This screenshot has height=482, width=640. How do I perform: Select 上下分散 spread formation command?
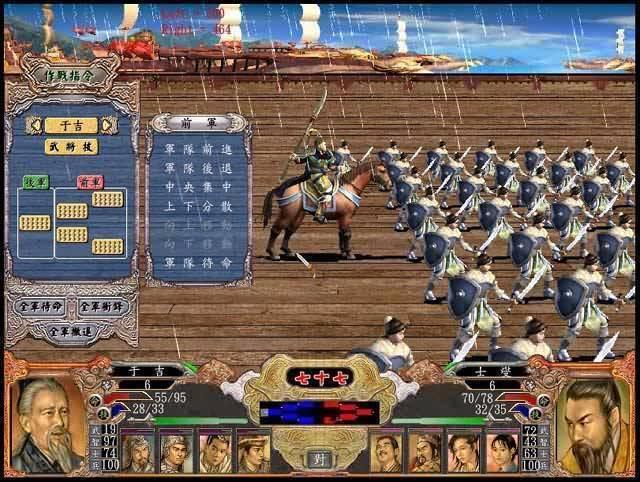point(199,206)
